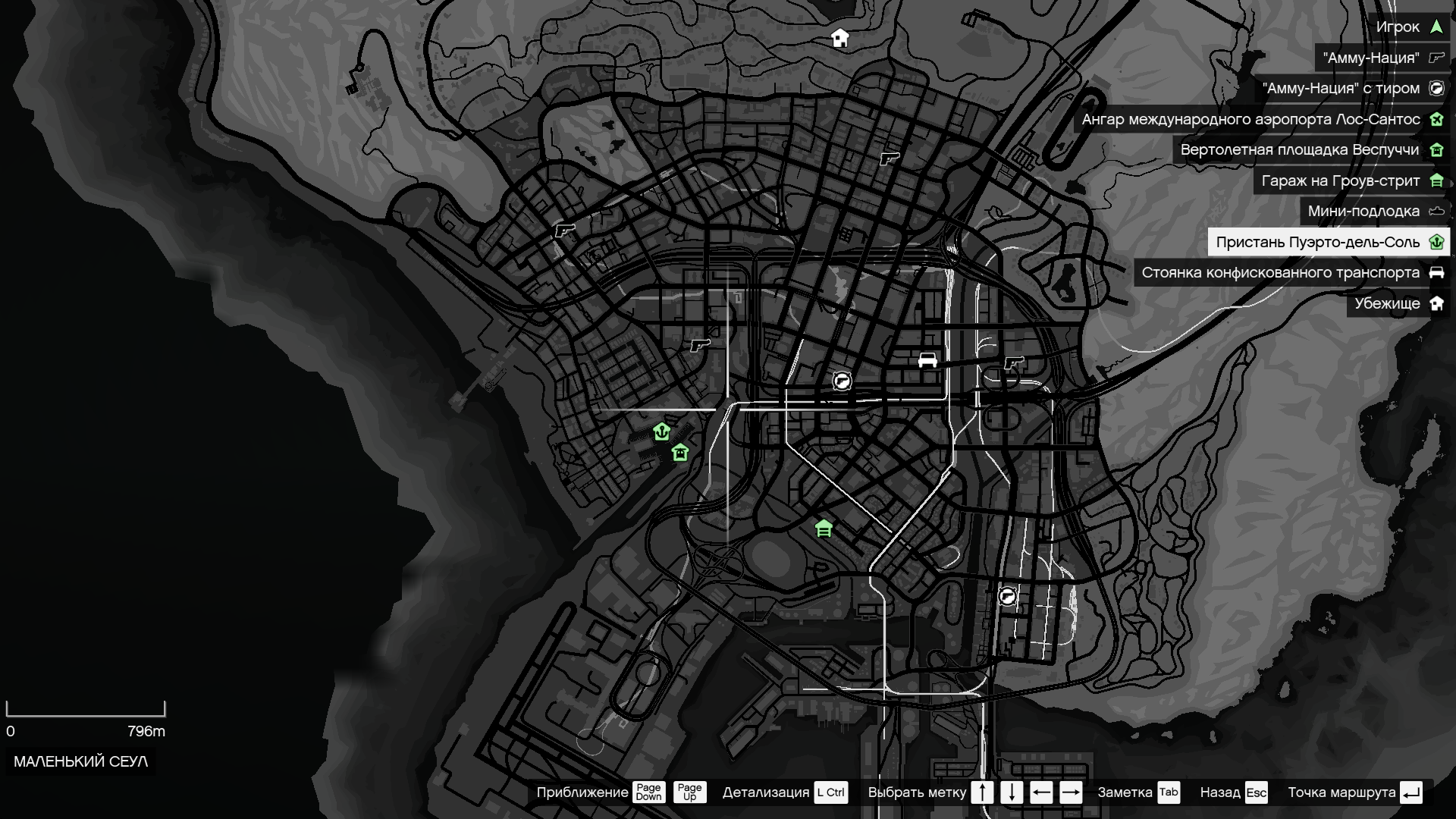Select the Гараж на Гроув-стрит garage icon
Image resolution: width=1456 pixels, height=819 pixels.
(x=1436, y=181)
